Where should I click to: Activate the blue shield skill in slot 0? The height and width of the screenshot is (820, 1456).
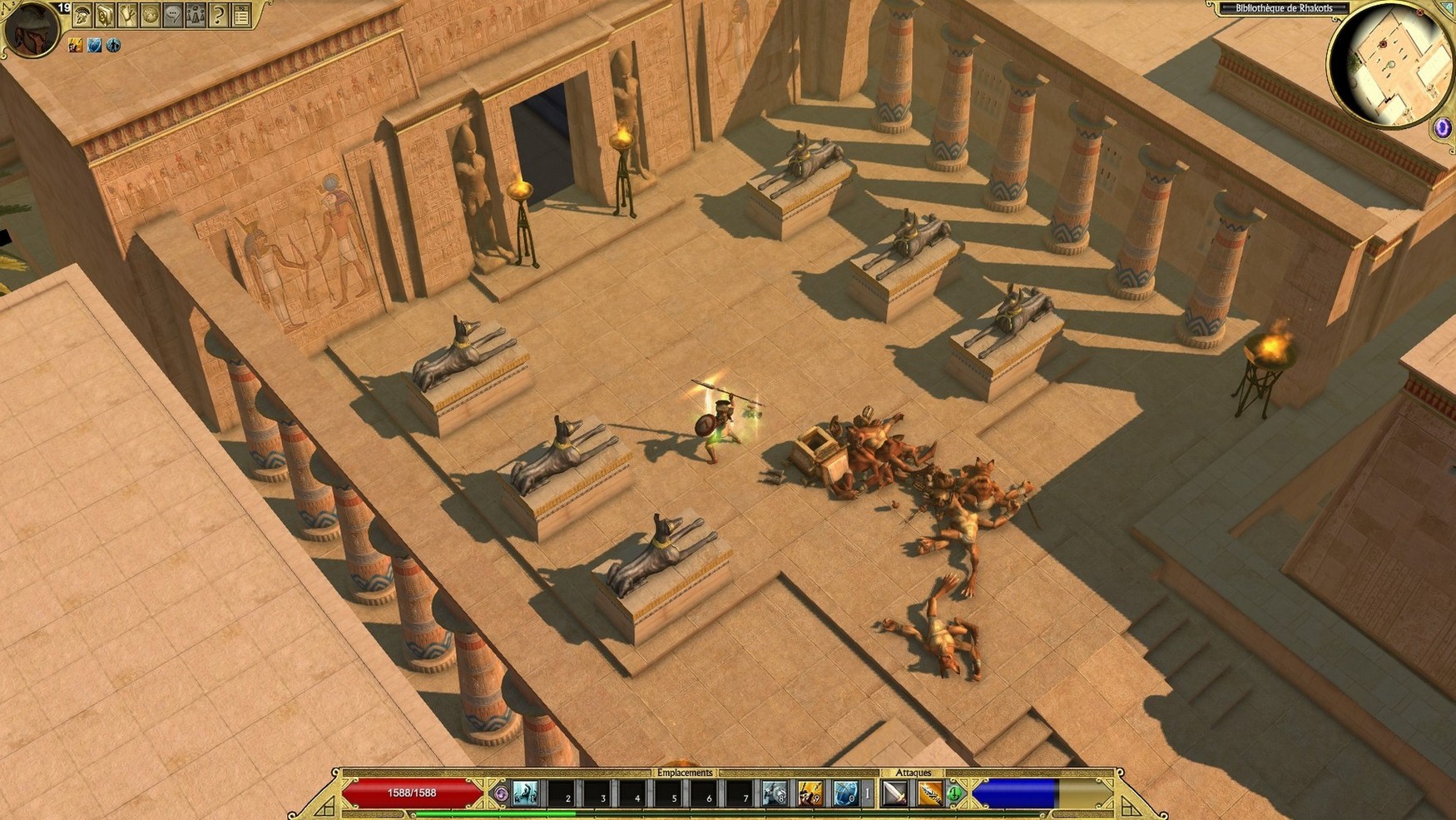tap(844, 793)
